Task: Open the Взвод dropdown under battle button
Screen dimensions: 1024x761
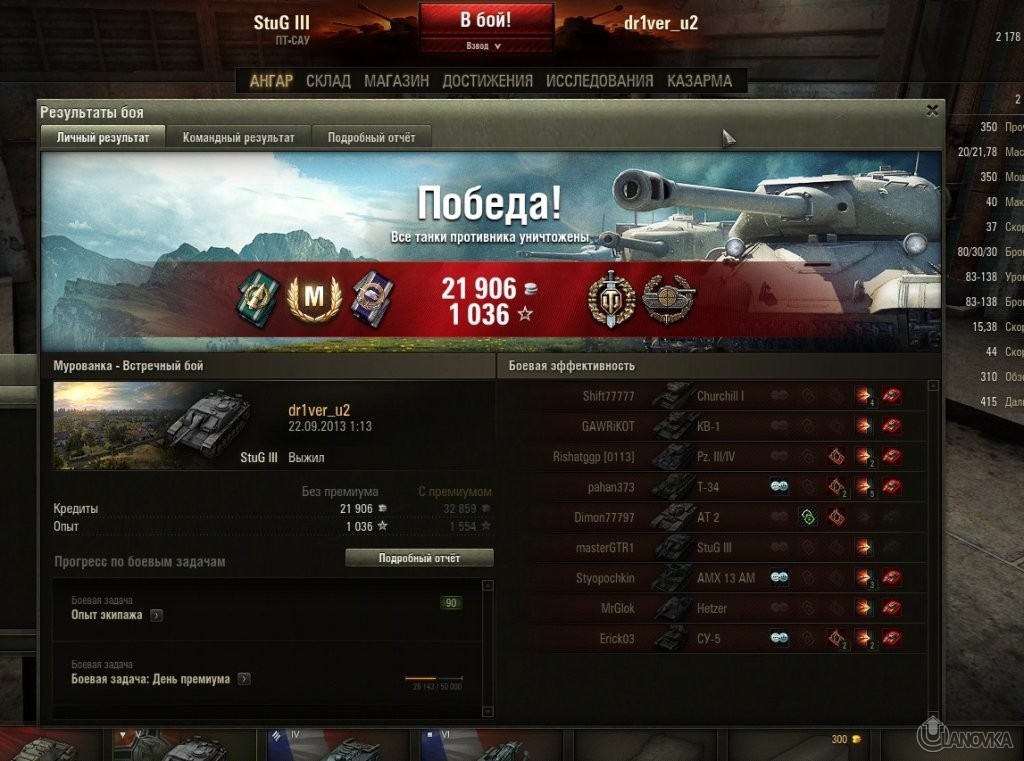Action: point(486,46)
